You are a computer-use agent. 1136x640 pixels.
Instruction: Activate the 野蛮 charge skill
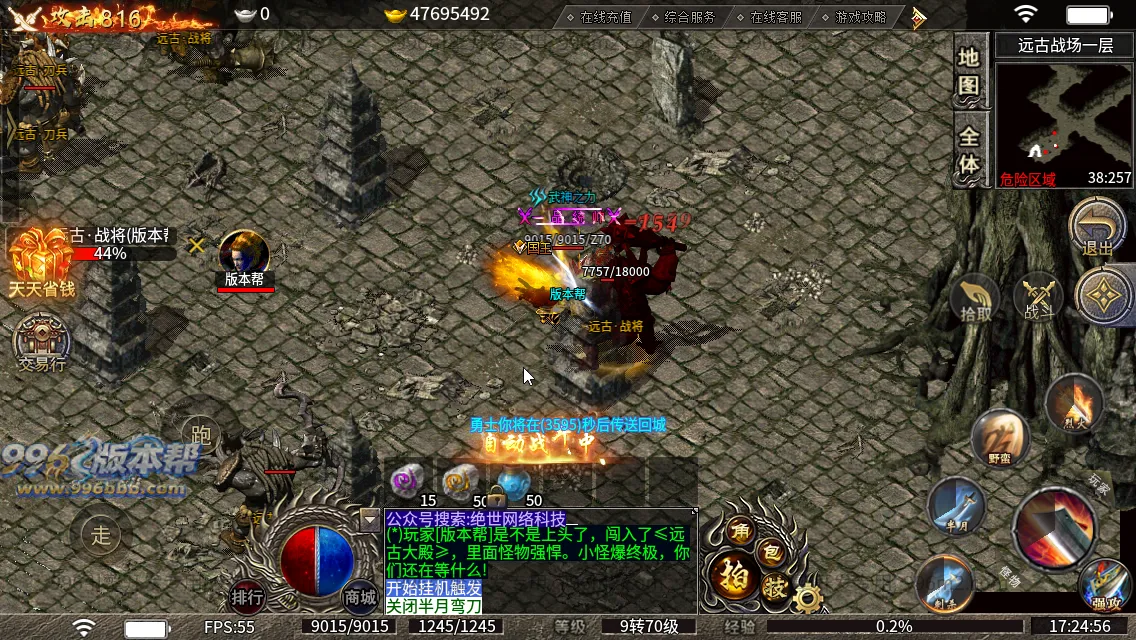(1000, 438)
